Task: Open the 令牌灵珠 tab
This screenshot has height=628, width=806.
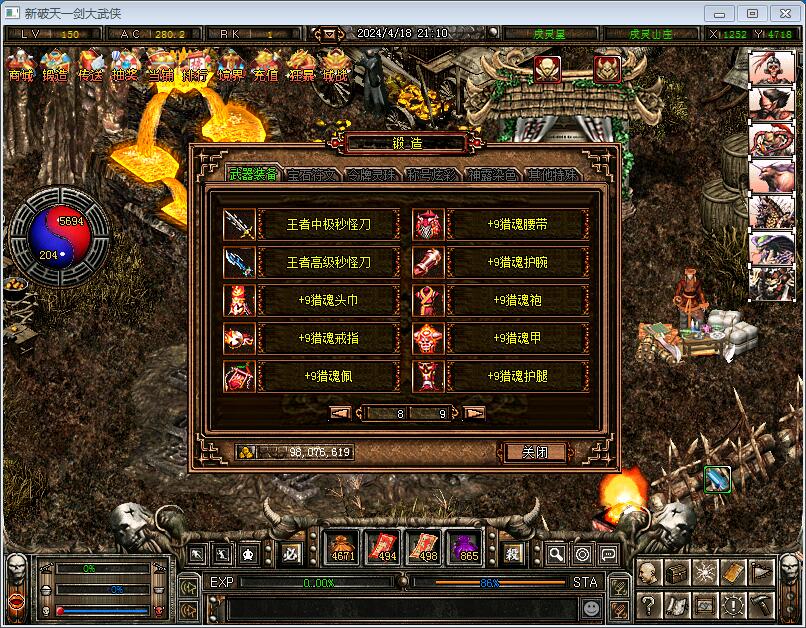Action: point(372,175)
